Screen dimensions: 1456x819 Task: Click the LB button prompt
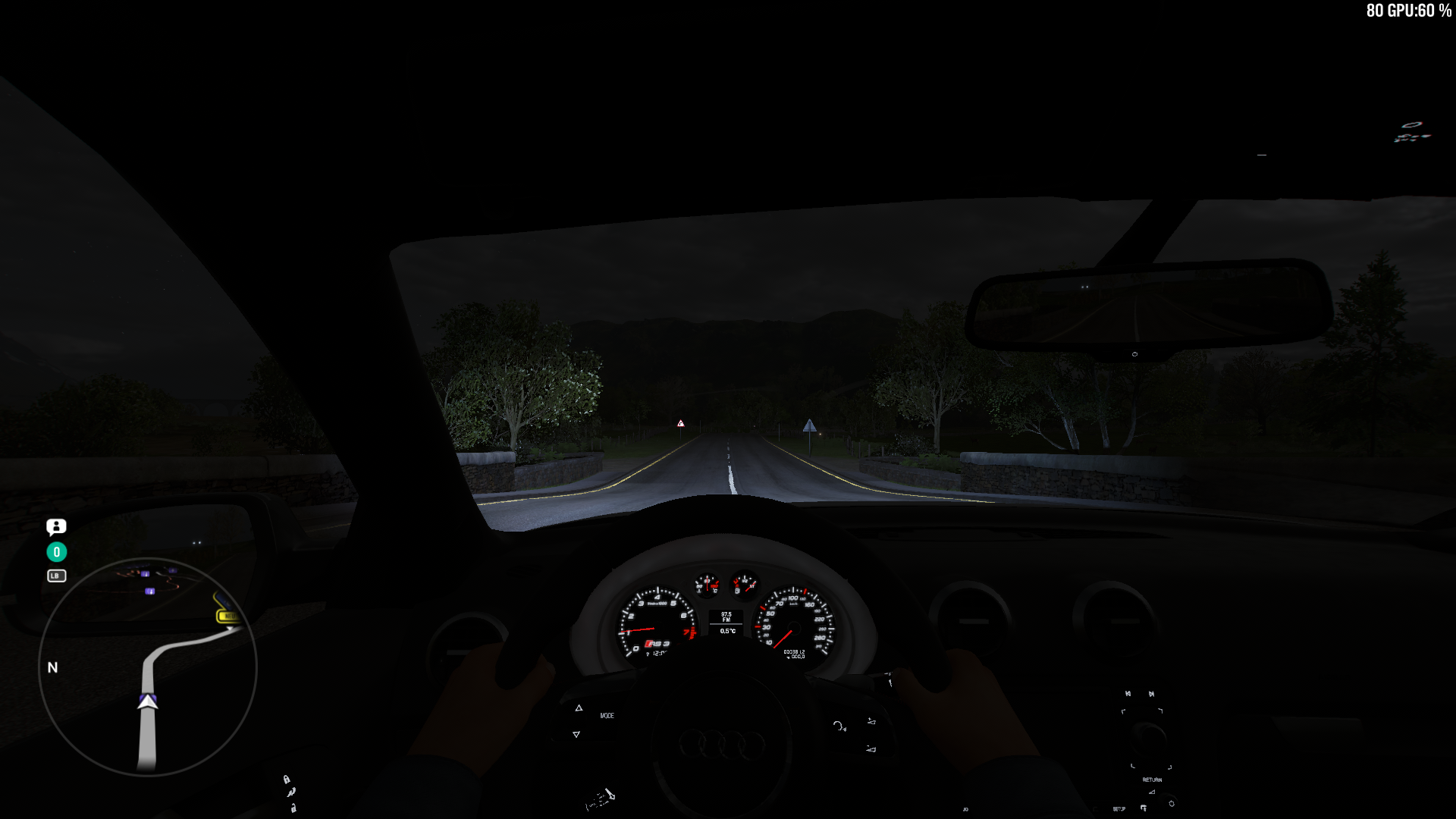56,576
